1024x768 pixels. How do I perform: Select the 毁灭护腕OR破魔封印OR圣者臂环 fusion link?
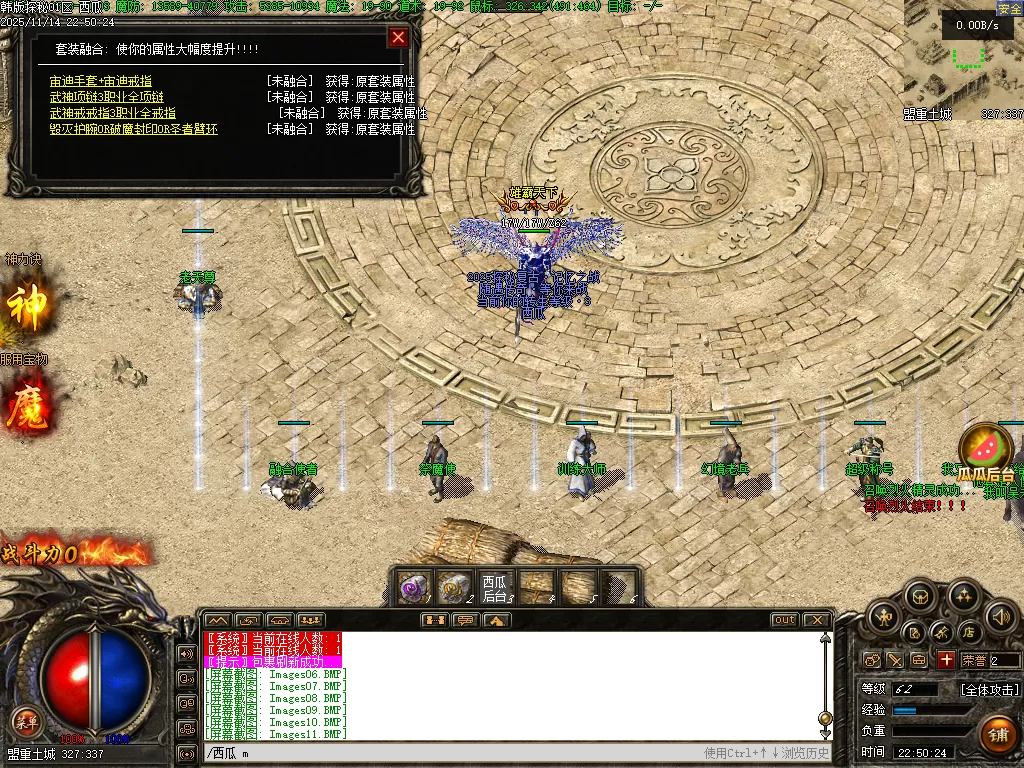[134, 129]
